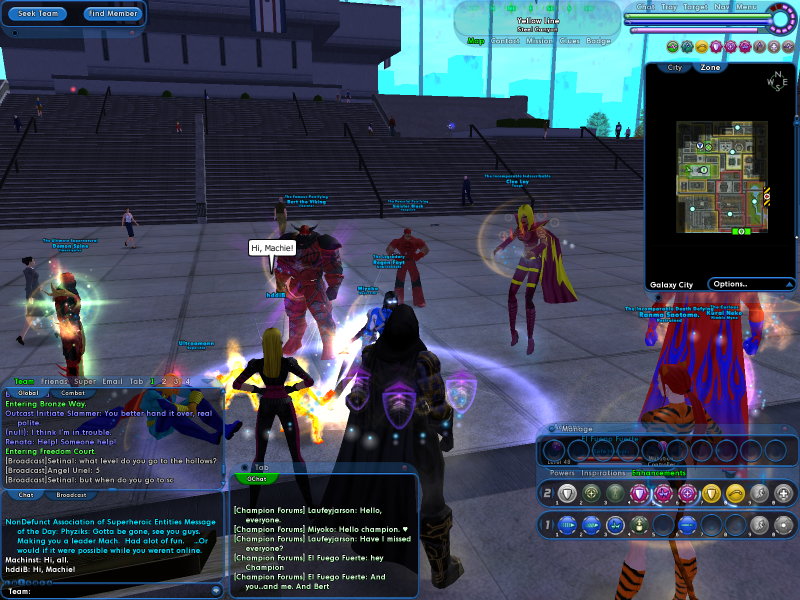Show the Clues tab
800x600 pixels.
click(570, 41)
